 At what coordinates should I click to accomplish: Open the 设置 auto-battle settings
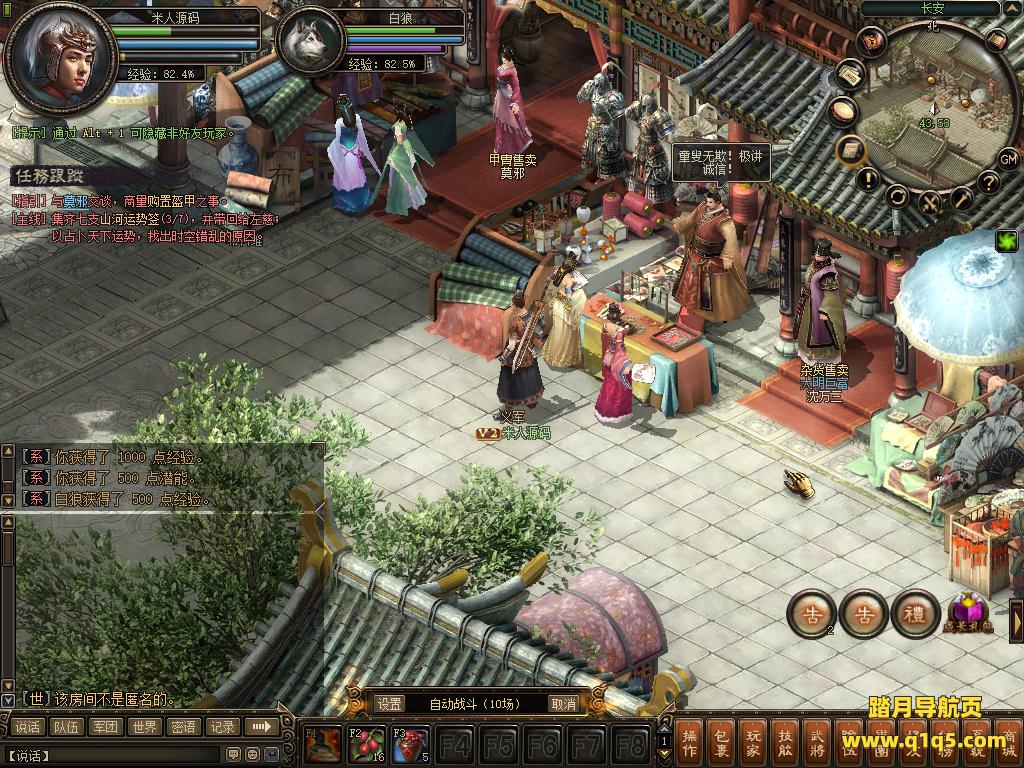(390, 704)
